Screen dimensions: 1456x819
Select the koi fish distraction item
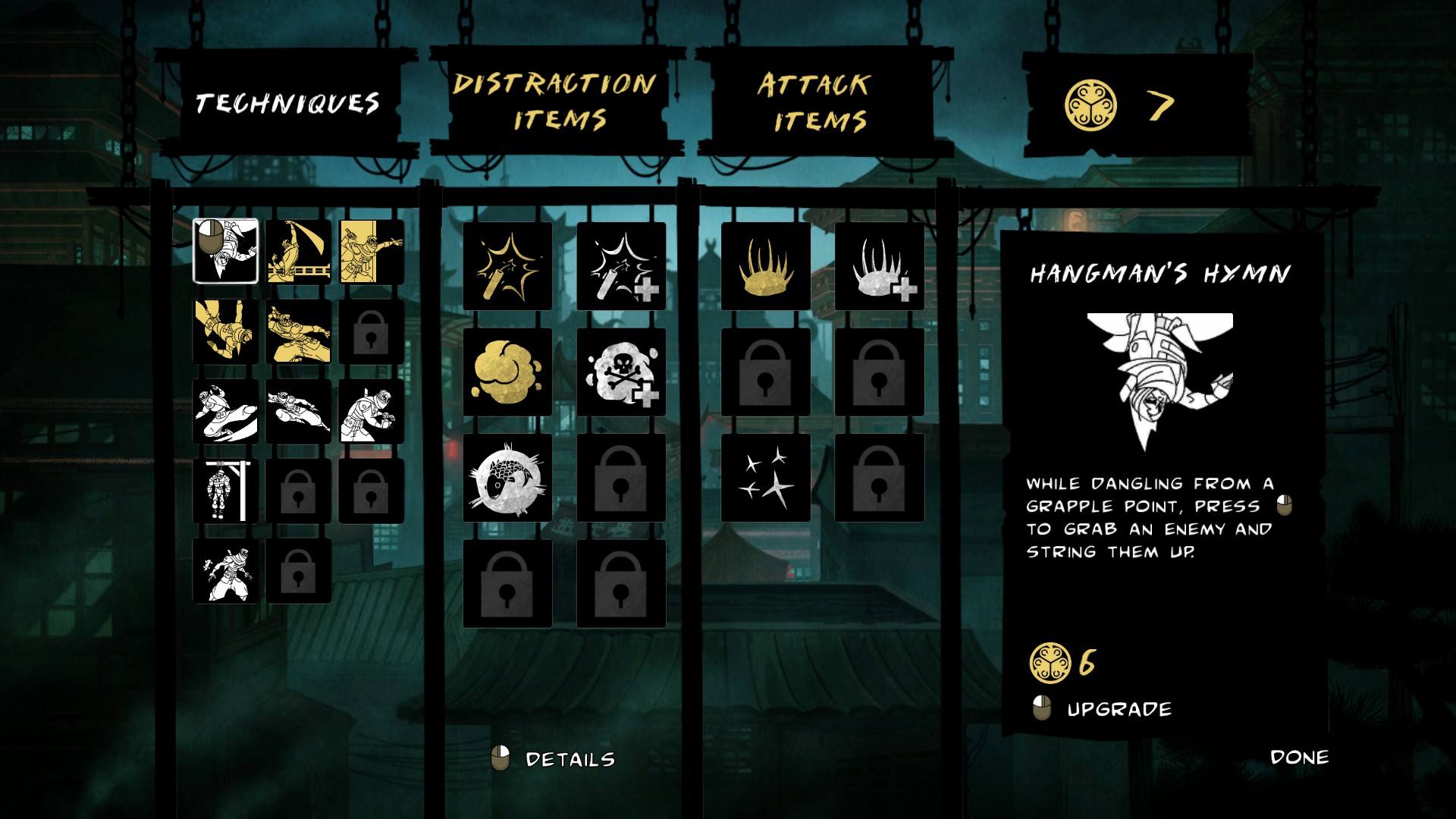pos(507,478)
